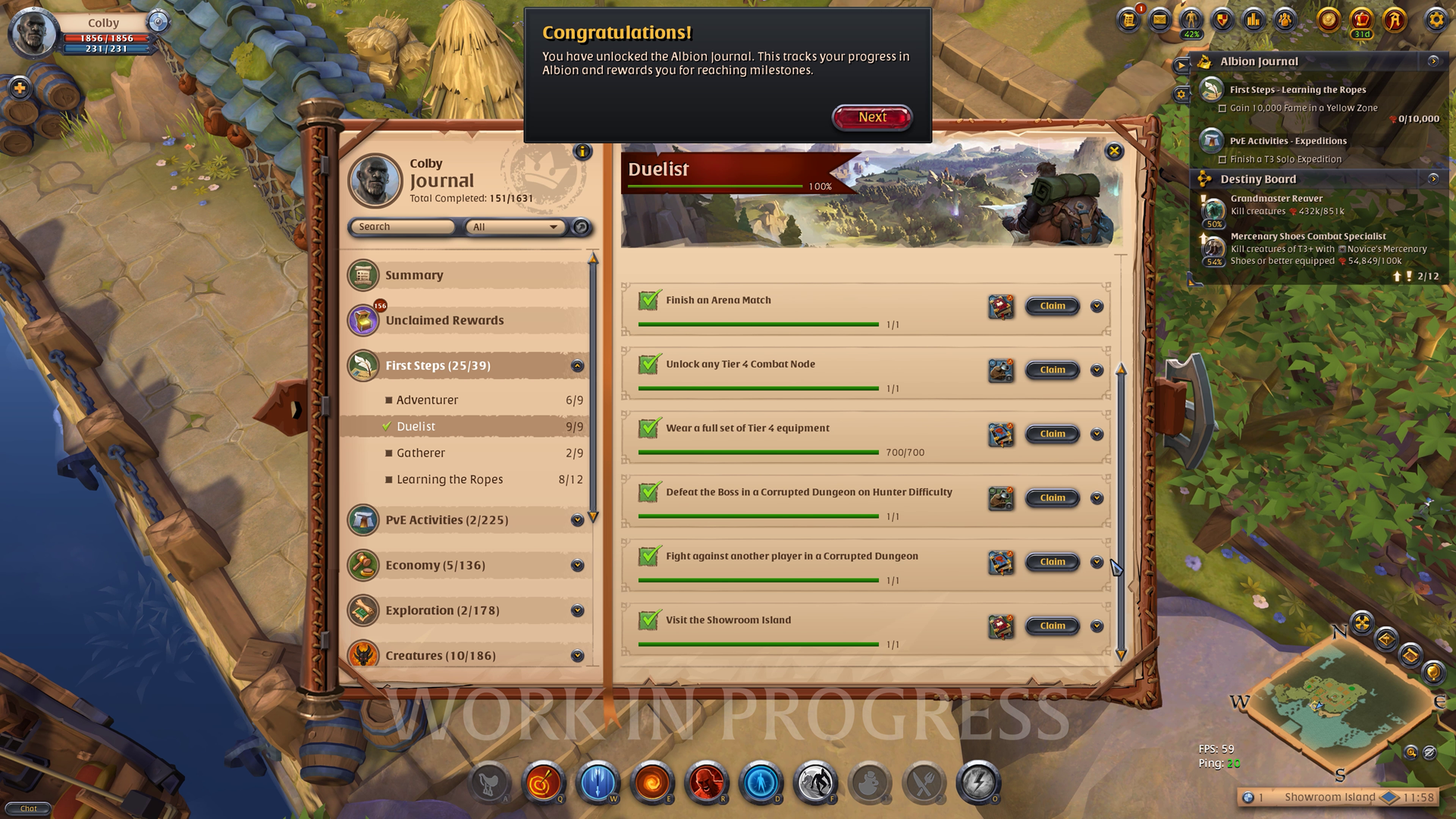Claim the Finish an Arena Match reward
The width and height of the screenshot is (1456, 819).
point(1052,306)
